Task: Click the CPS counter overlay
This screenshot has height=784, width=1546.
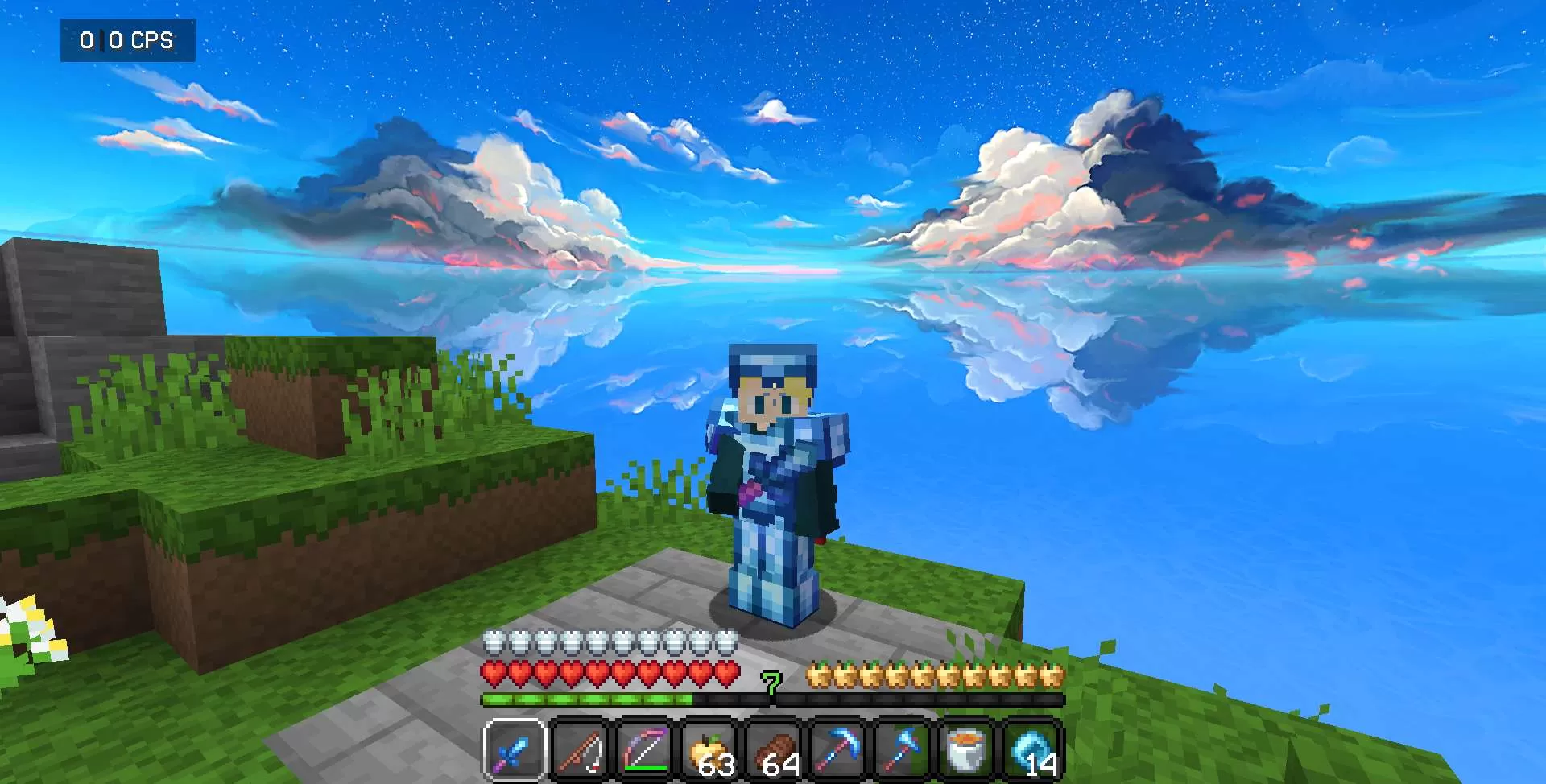Action: tap(127, 39)
